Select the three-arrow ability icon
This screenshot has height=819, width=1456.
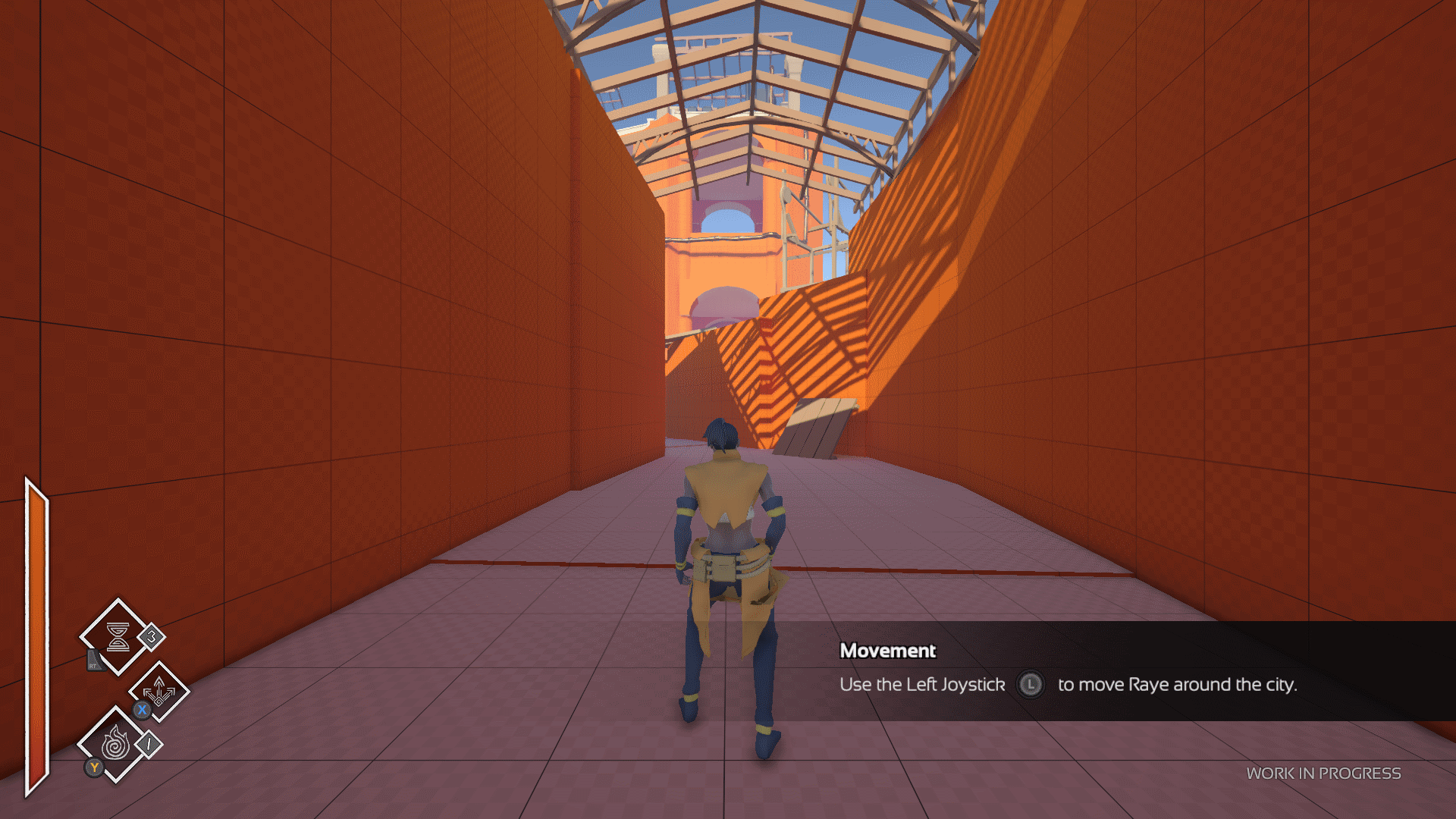click(x=159, y=692)
